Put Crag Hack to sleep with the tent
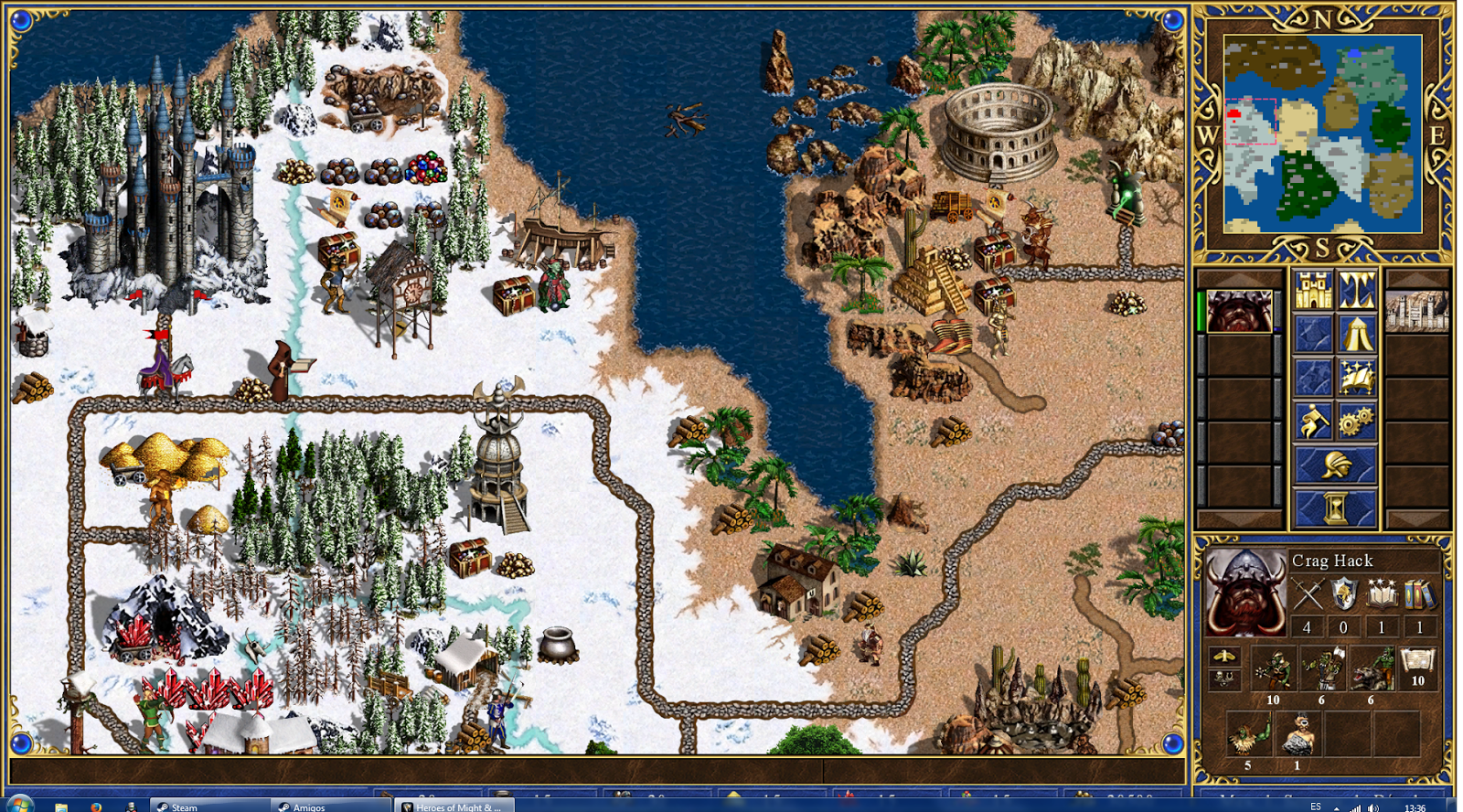The image size is (1463, 812). coord(1356,335)
